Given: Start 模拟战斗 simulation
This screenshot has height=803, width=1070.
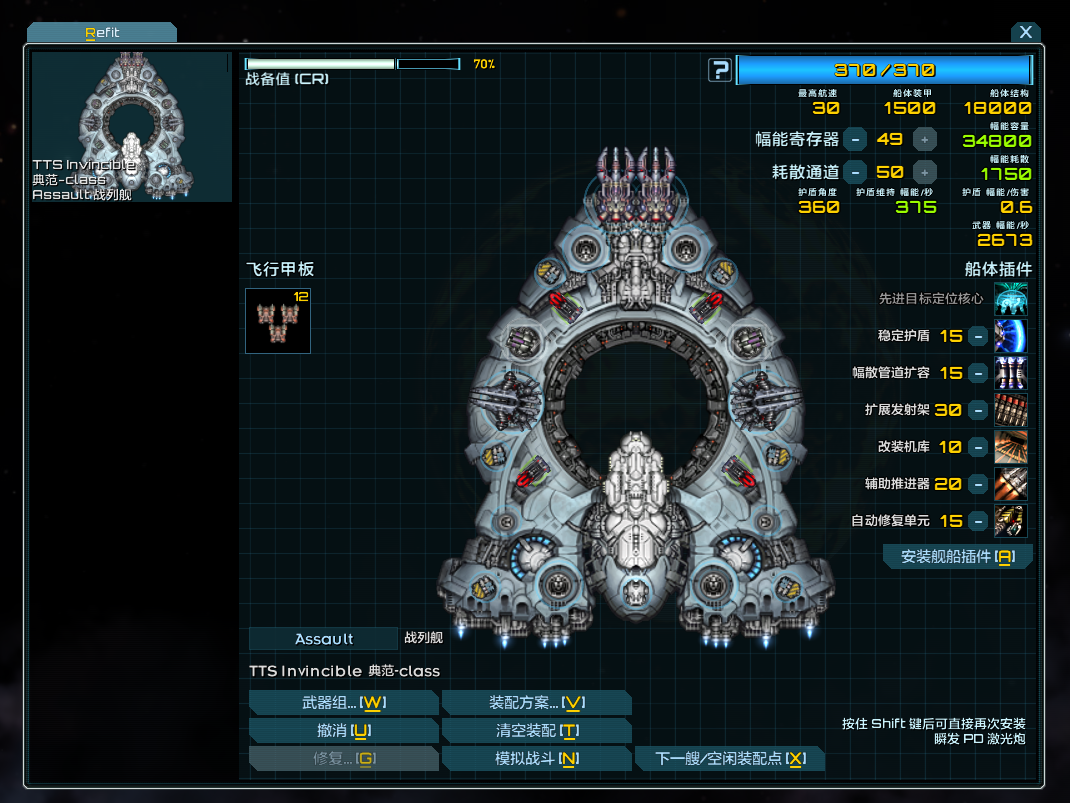Looking at the screenshot, I should pos(536,759).
